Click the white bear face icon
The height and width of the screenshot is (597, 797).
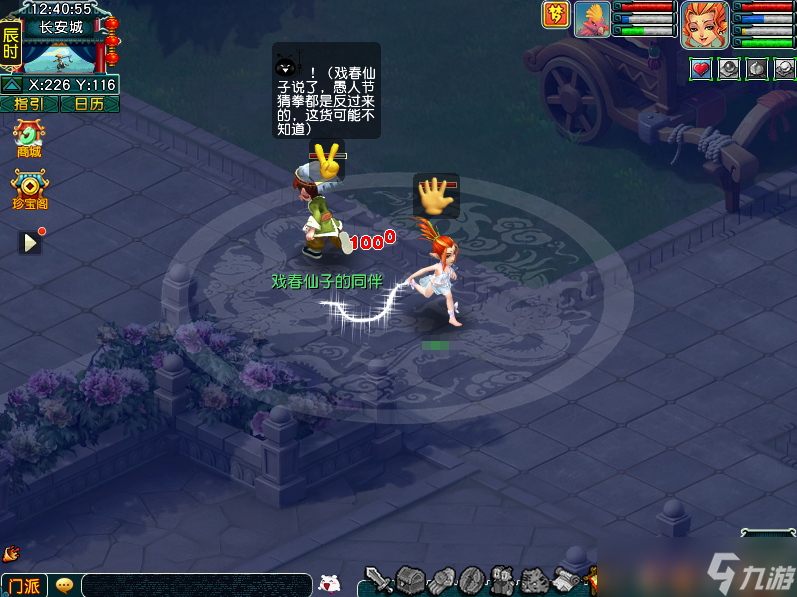point(329,584)
